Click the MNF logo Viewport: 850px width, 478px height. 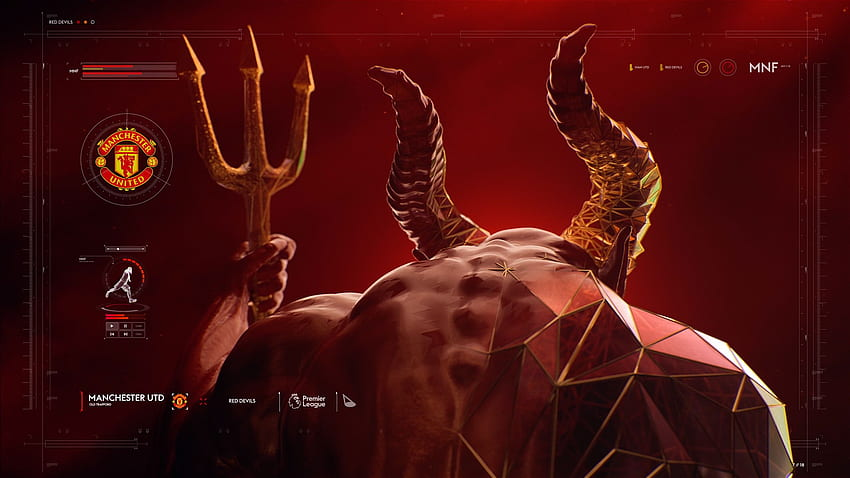[x=764, y=68]
